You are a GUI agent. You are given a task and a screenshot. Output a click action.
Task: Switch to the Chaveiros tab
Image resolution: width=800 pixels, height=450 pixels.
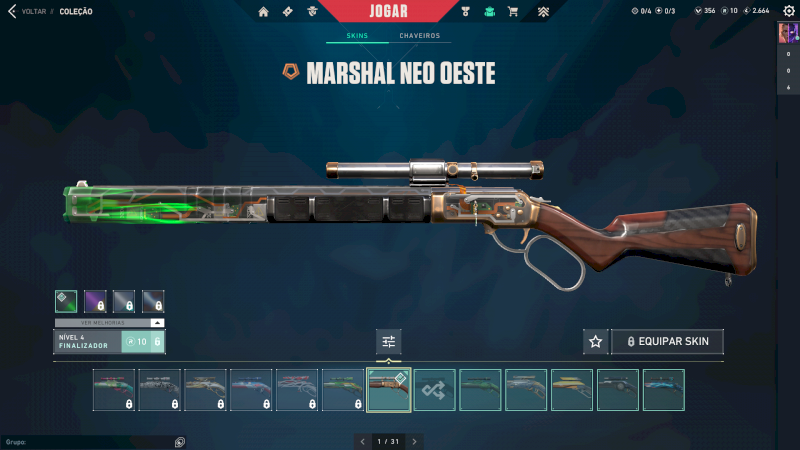(419, 36)
